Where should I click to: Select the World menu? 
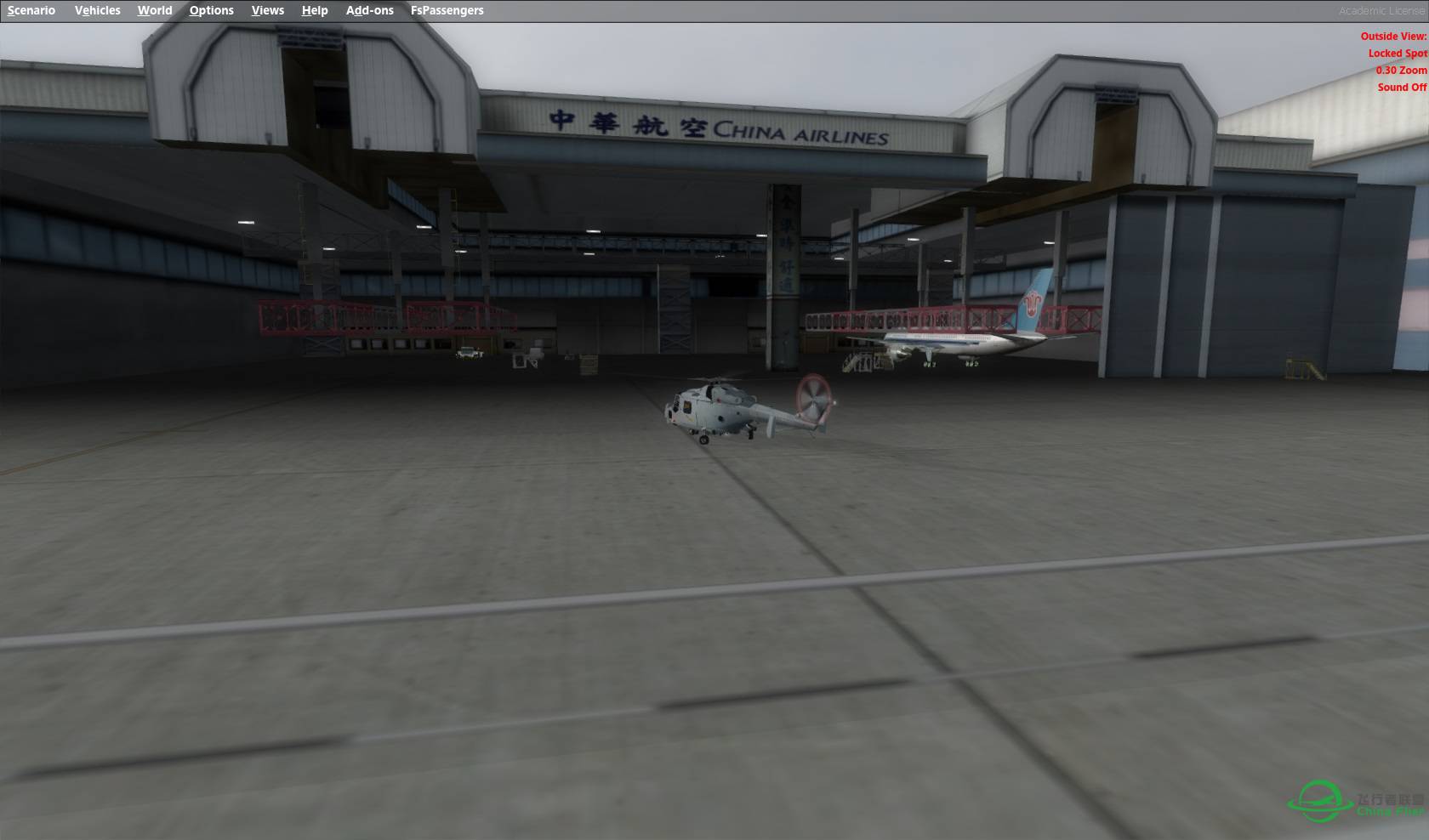155,10
